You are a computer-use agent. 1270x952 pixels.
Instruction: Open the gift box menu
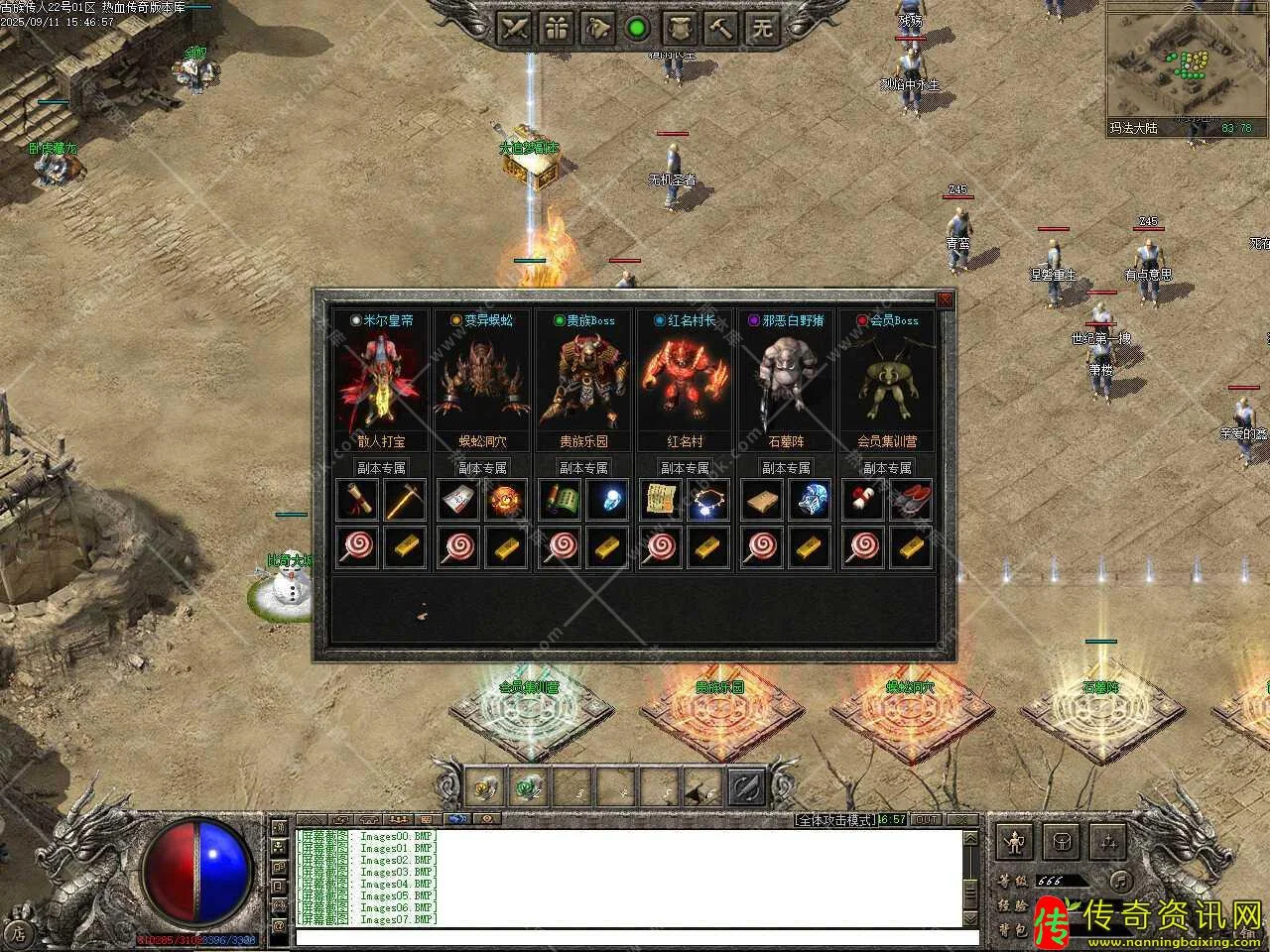[556, 27]
